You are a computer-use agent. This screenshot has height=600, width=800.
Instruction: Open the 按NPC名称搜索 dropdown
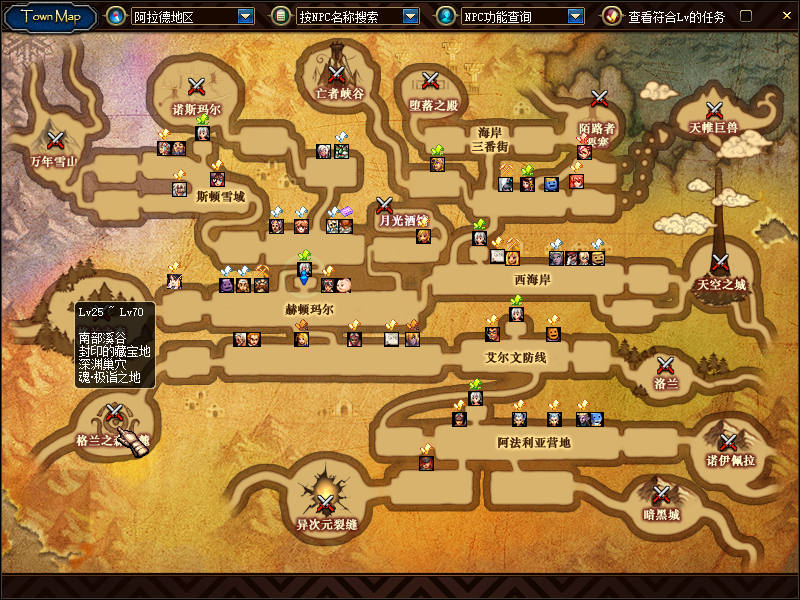click(411, 16)
